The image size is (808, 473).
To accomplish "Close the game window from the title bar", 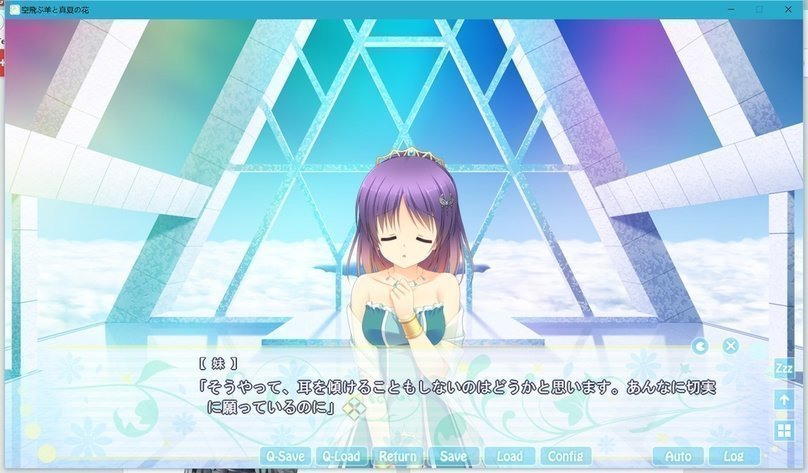I will pyautogui.click(x=787, y=9).
